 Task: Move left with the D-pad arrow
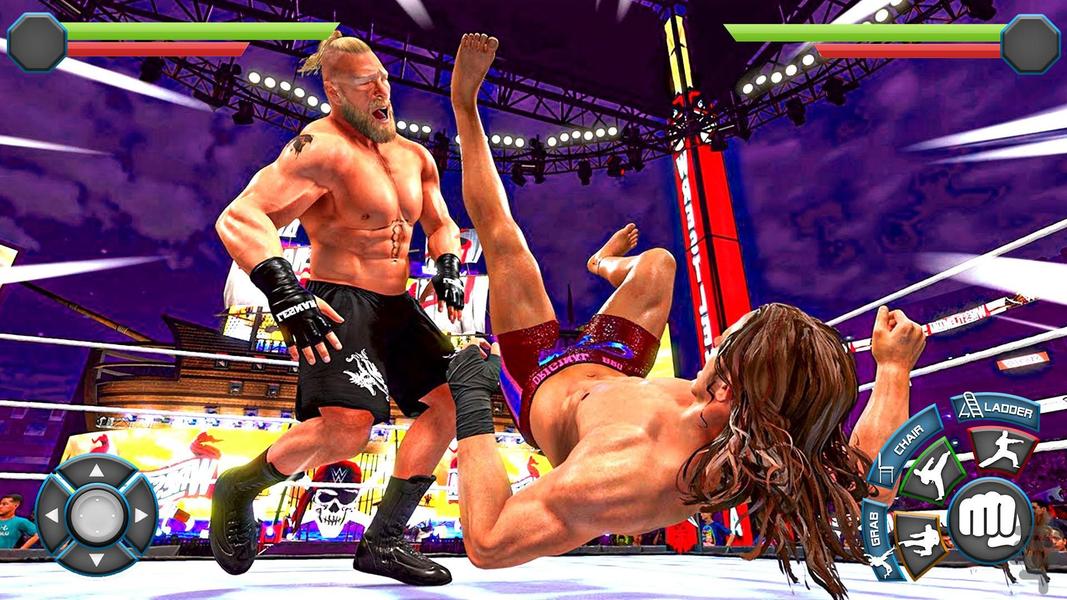[52, 516]
